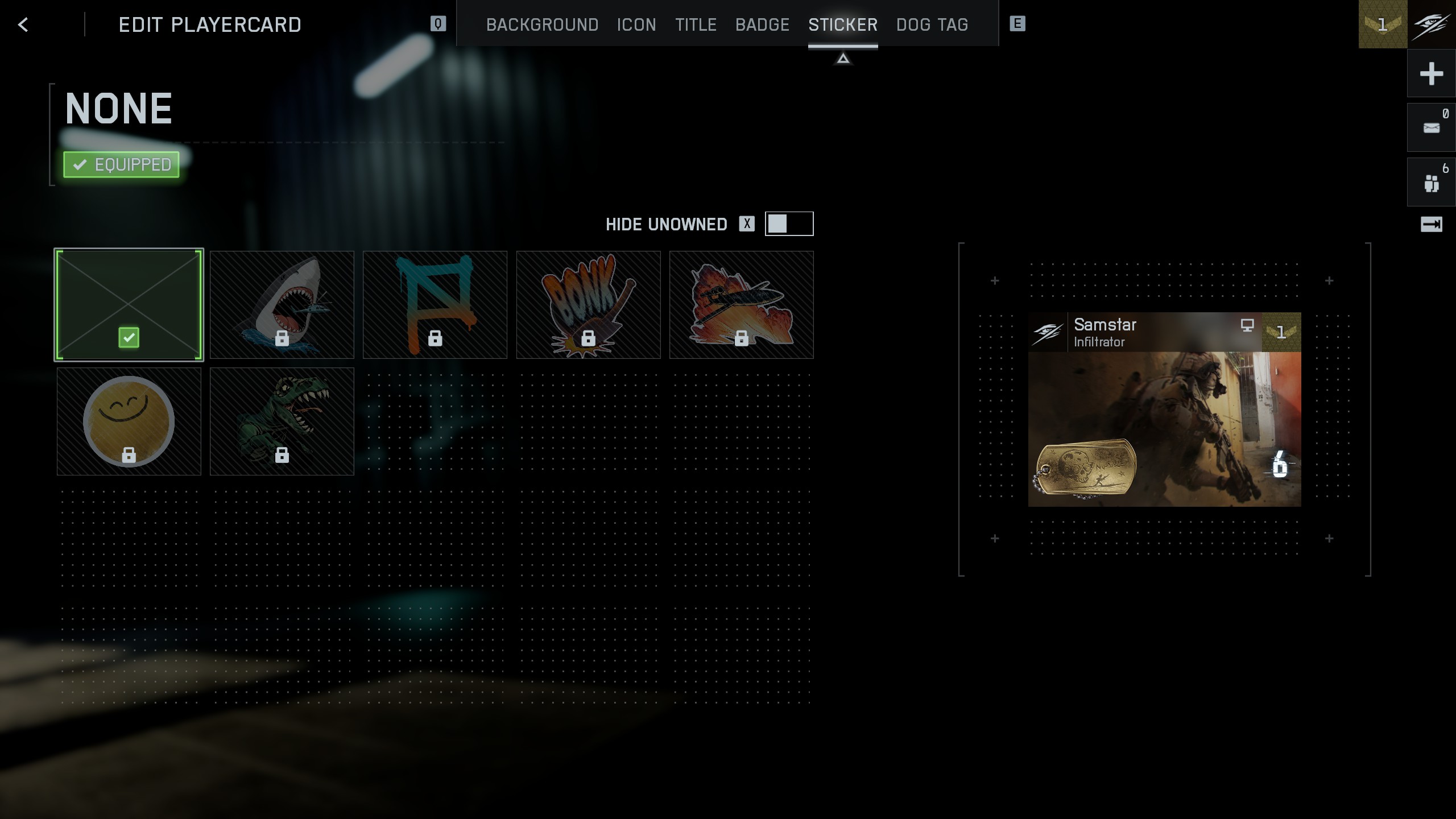Open the mail inbox icon
The image size is (1456, 819).
1431,127
